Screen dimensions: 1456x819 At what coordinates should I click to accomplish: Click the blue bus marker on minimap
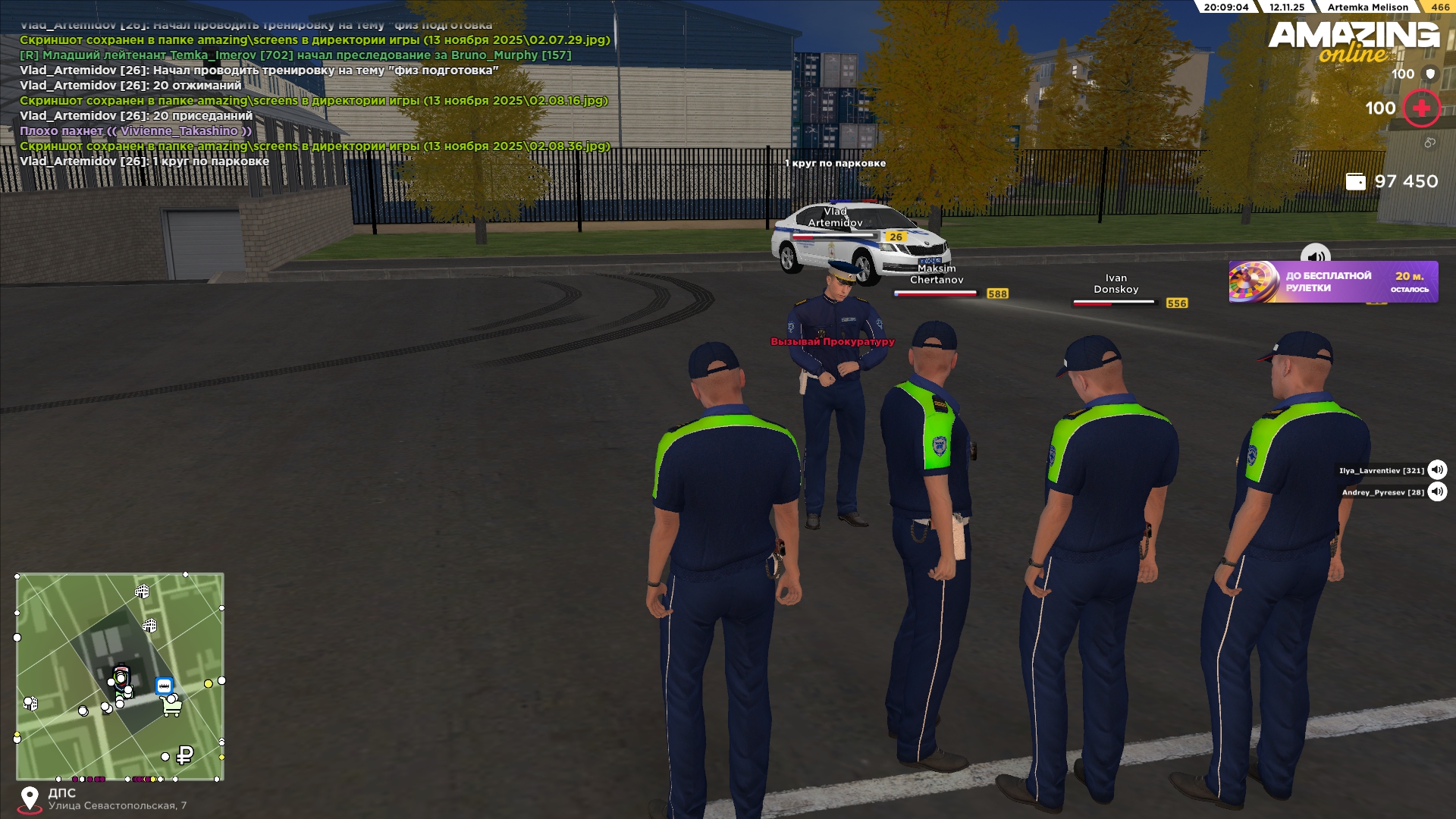pos(164,686)
